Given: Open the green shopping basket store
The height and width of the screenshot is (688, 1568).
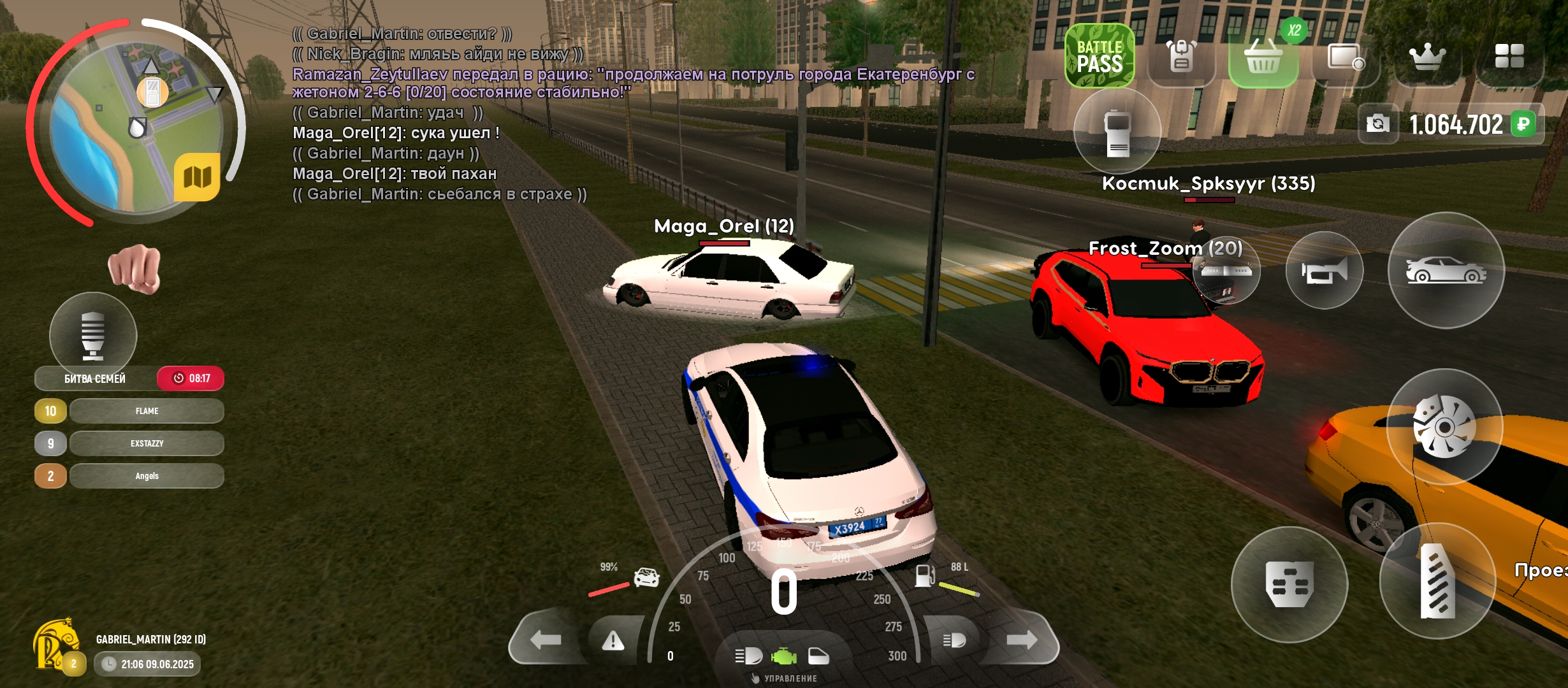Looking at the screenshot, I should tap(1263, 57).
